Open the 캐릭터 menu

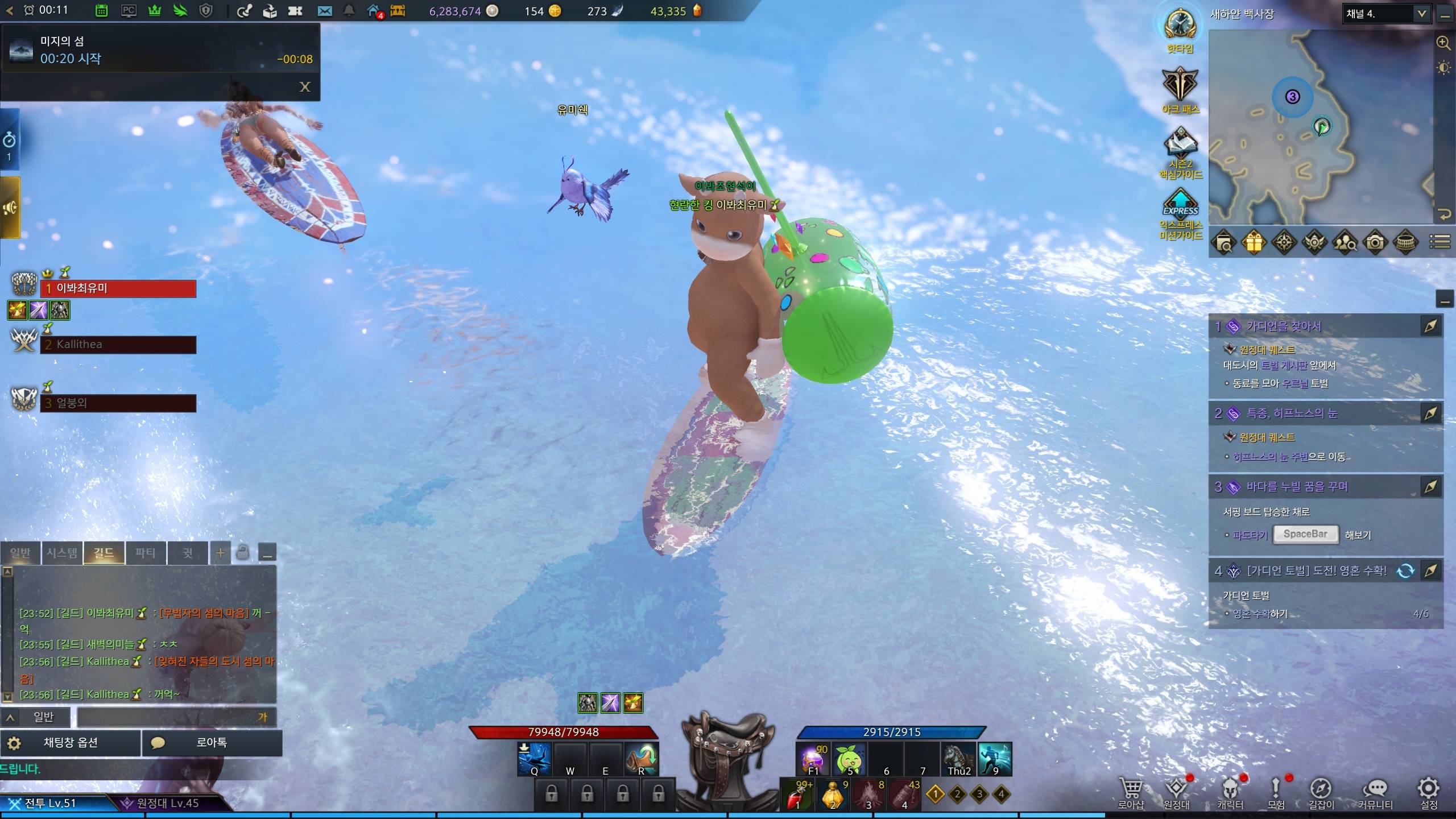(x=1230, y=793)
